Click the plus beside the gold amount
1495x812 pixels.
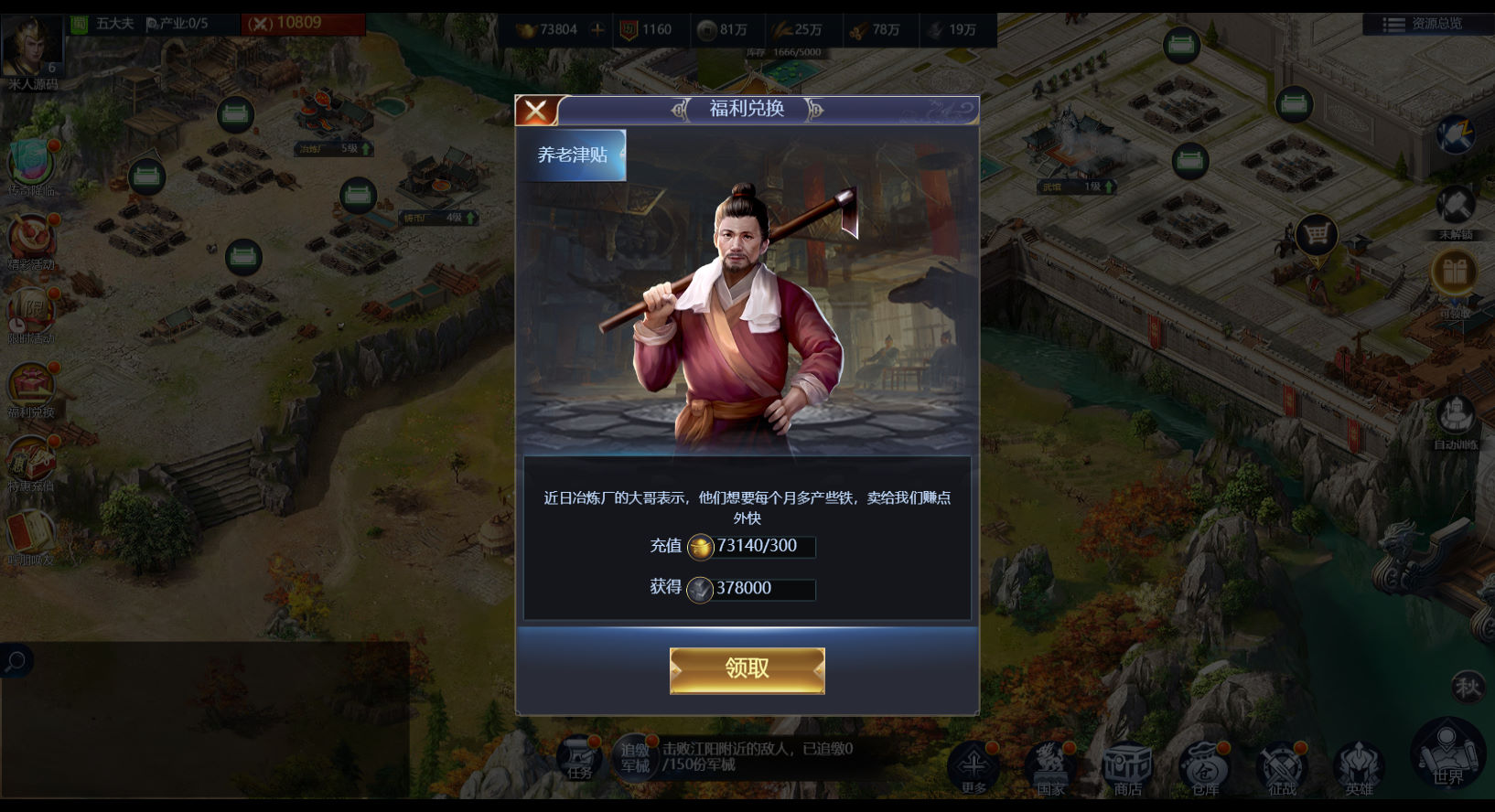pos(597,30)
